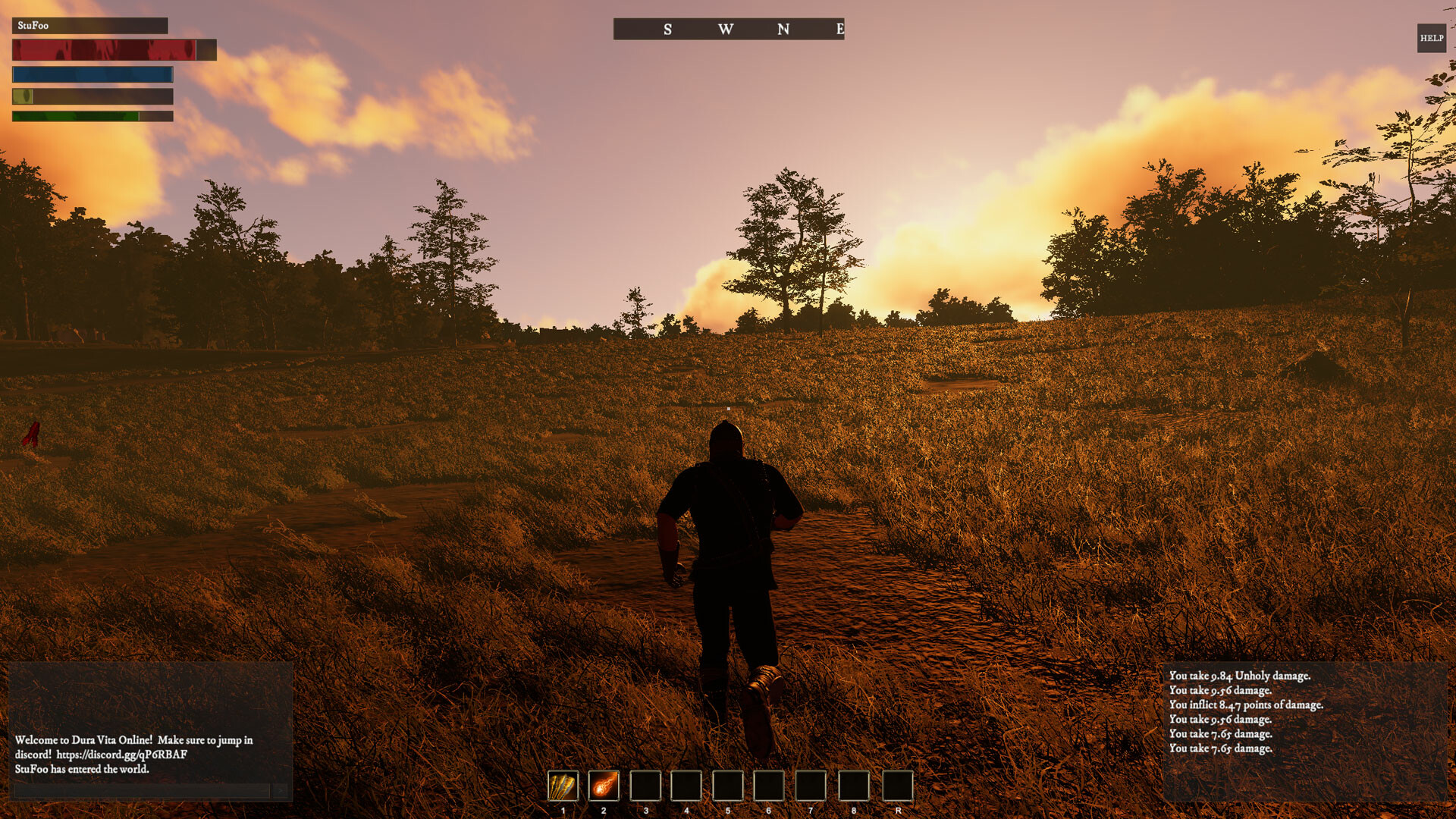Open the Discord invite link in chat
Screen dimensions: 1456x819
[x=121, y=755]
